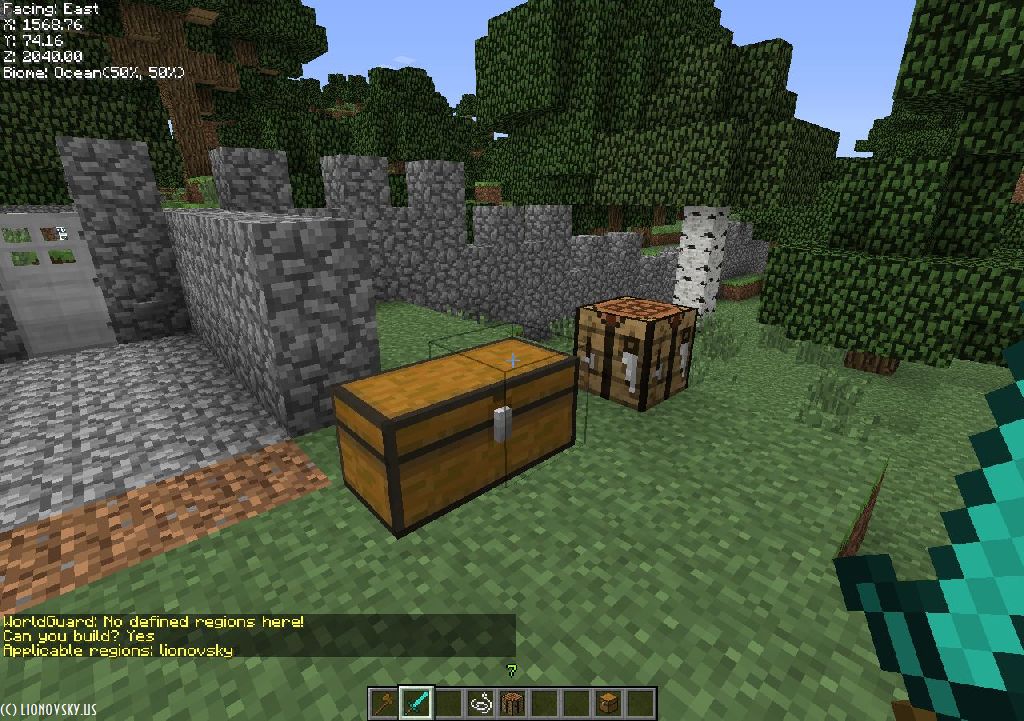Image resolution: width=1024 pixels, height=721 pixels.
Task: Choose the string item in the hotbar
Action: point(480,703)
